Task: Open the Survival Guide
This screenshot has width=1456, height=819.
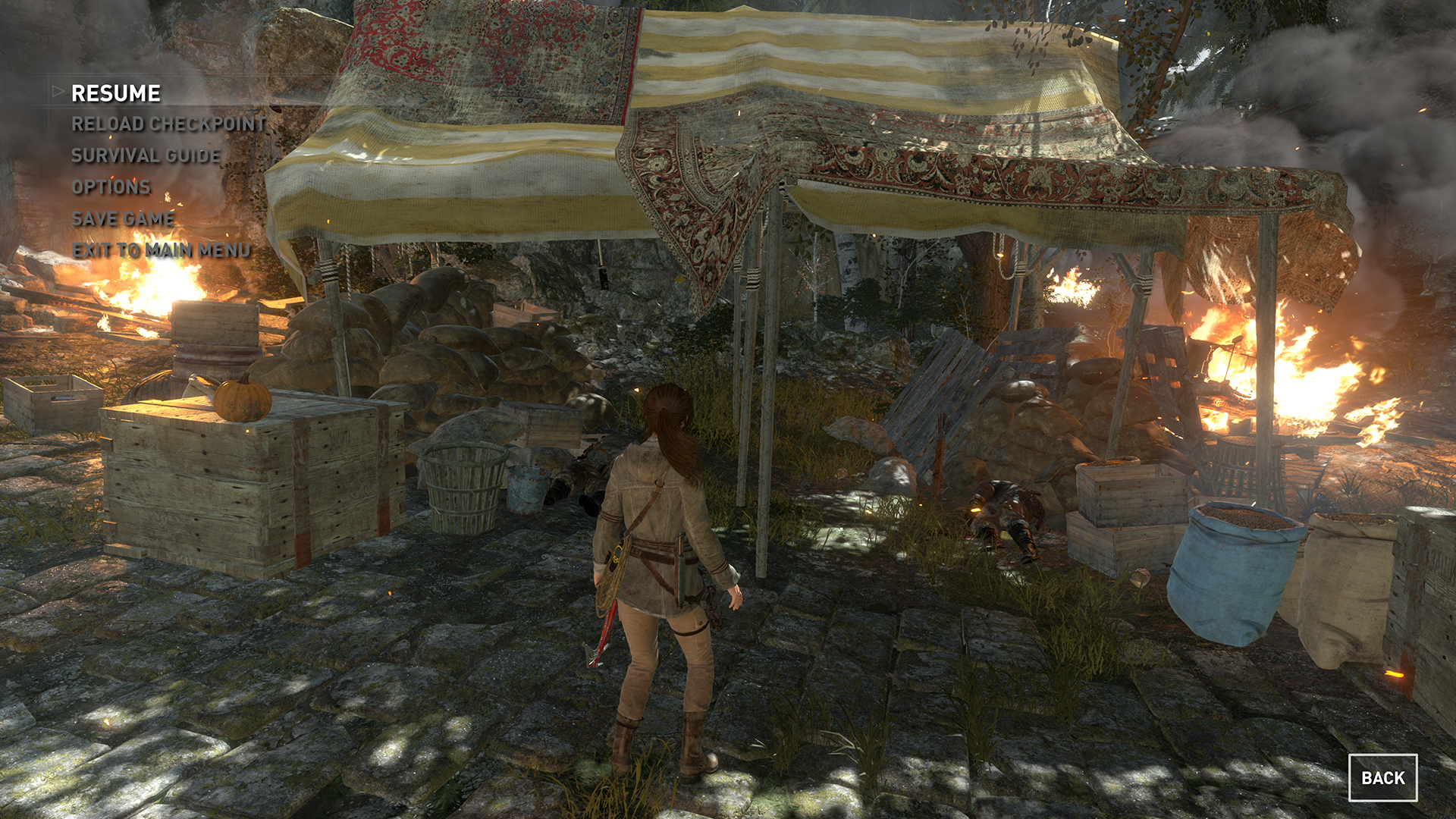Action: pyautogui.click(x=146, y=155)
